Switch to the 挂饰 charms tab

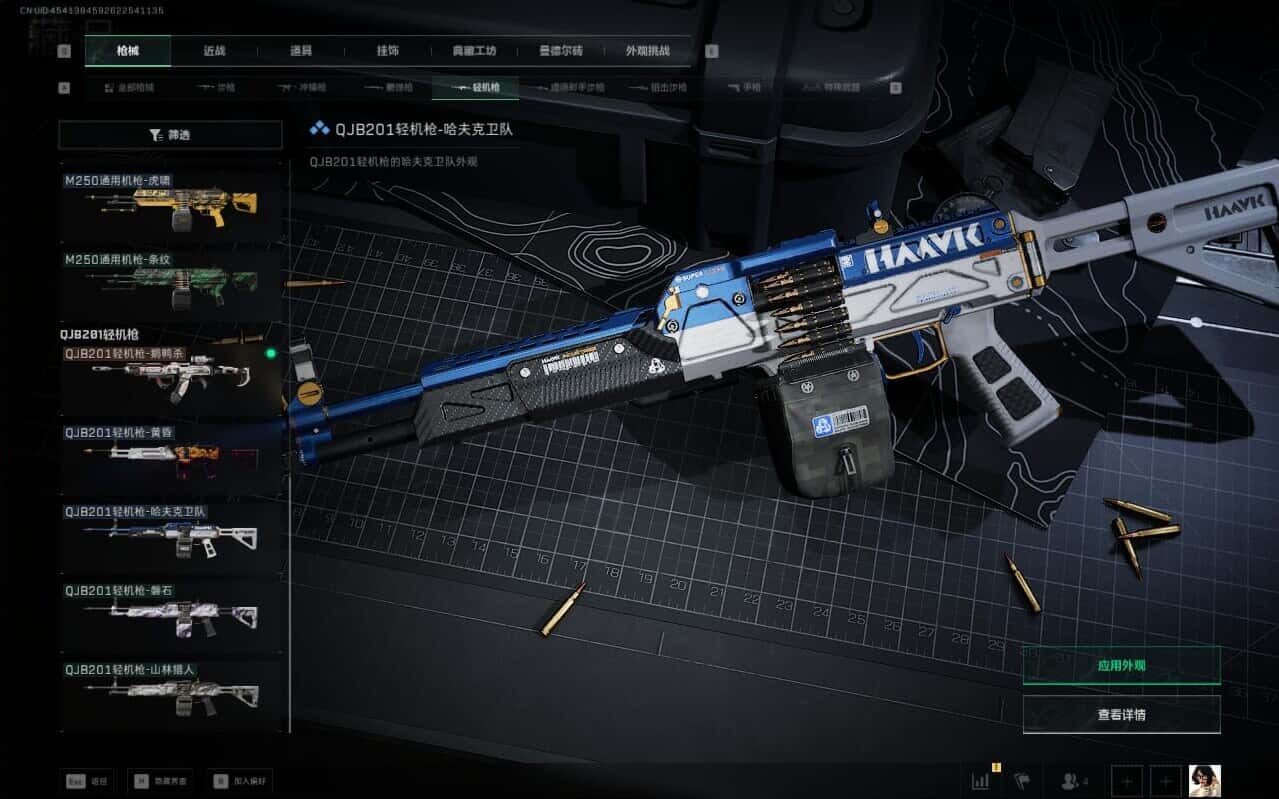(x=387, y=51)
